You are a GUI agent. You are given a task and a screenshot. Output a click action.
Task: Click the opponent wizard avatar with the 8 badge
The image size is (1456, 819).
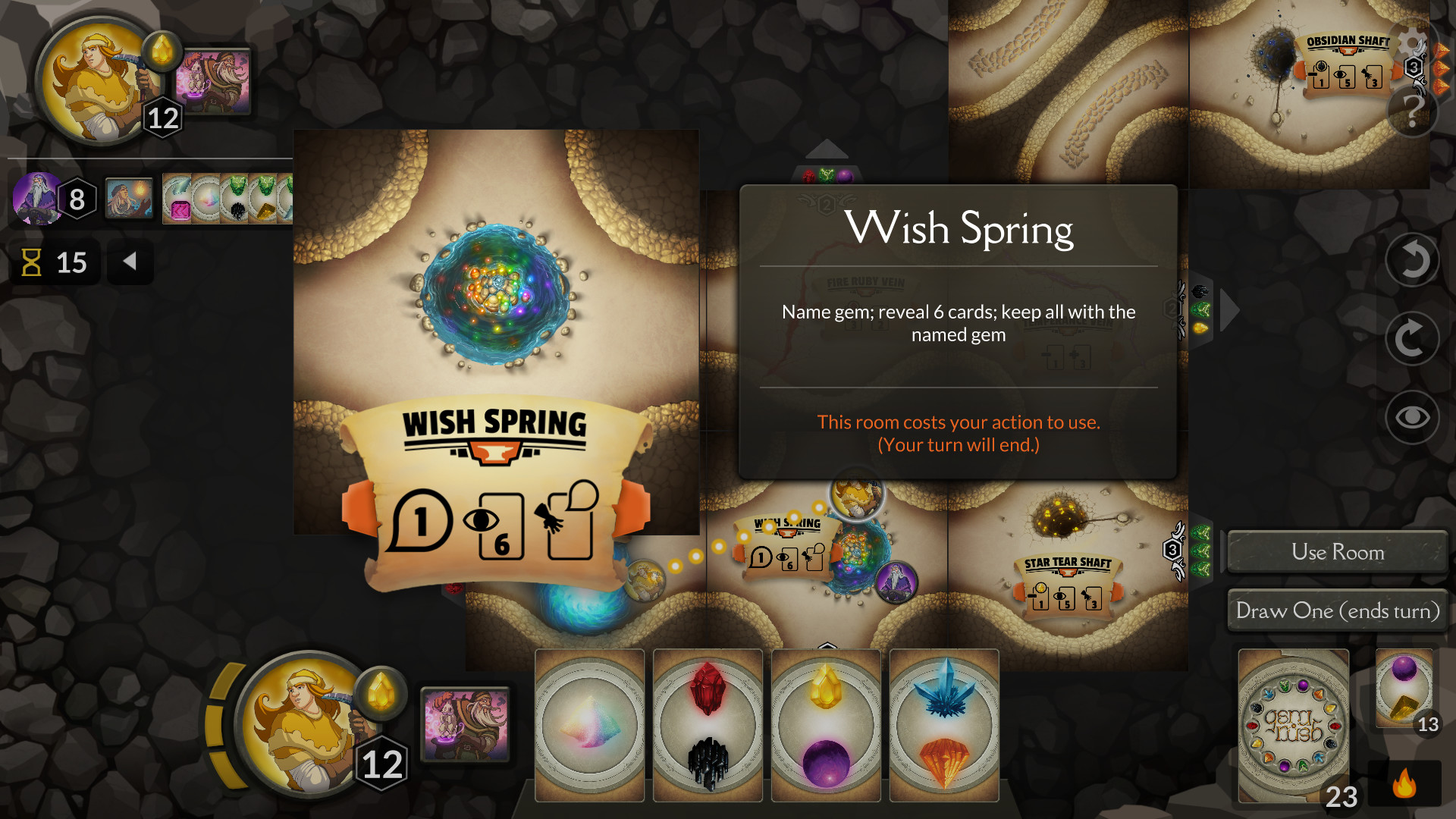(35, 198)
